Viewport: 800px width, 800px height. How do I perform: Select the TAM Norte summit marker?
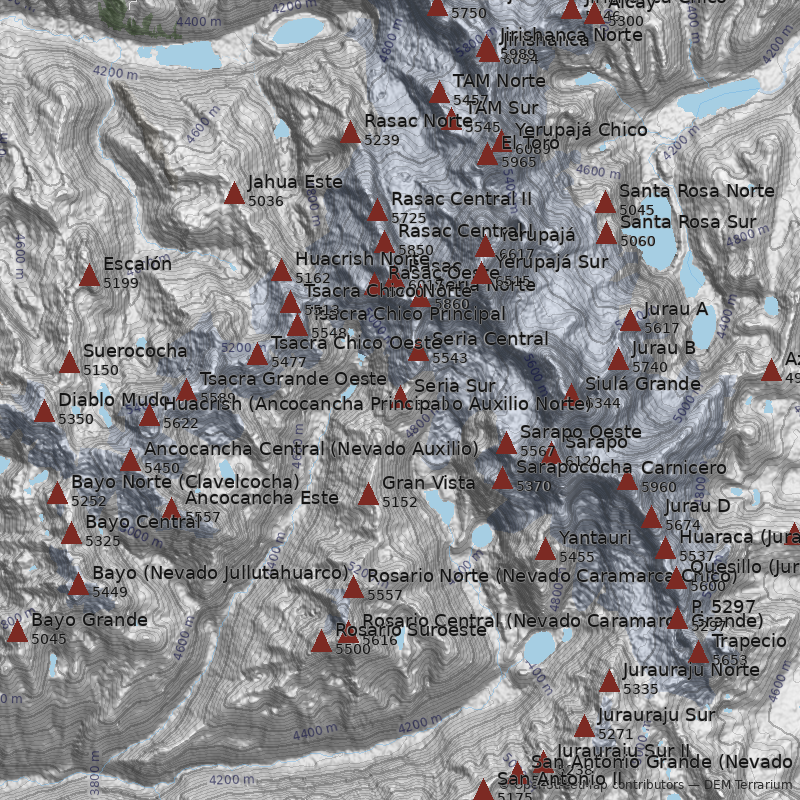point(439,93)
